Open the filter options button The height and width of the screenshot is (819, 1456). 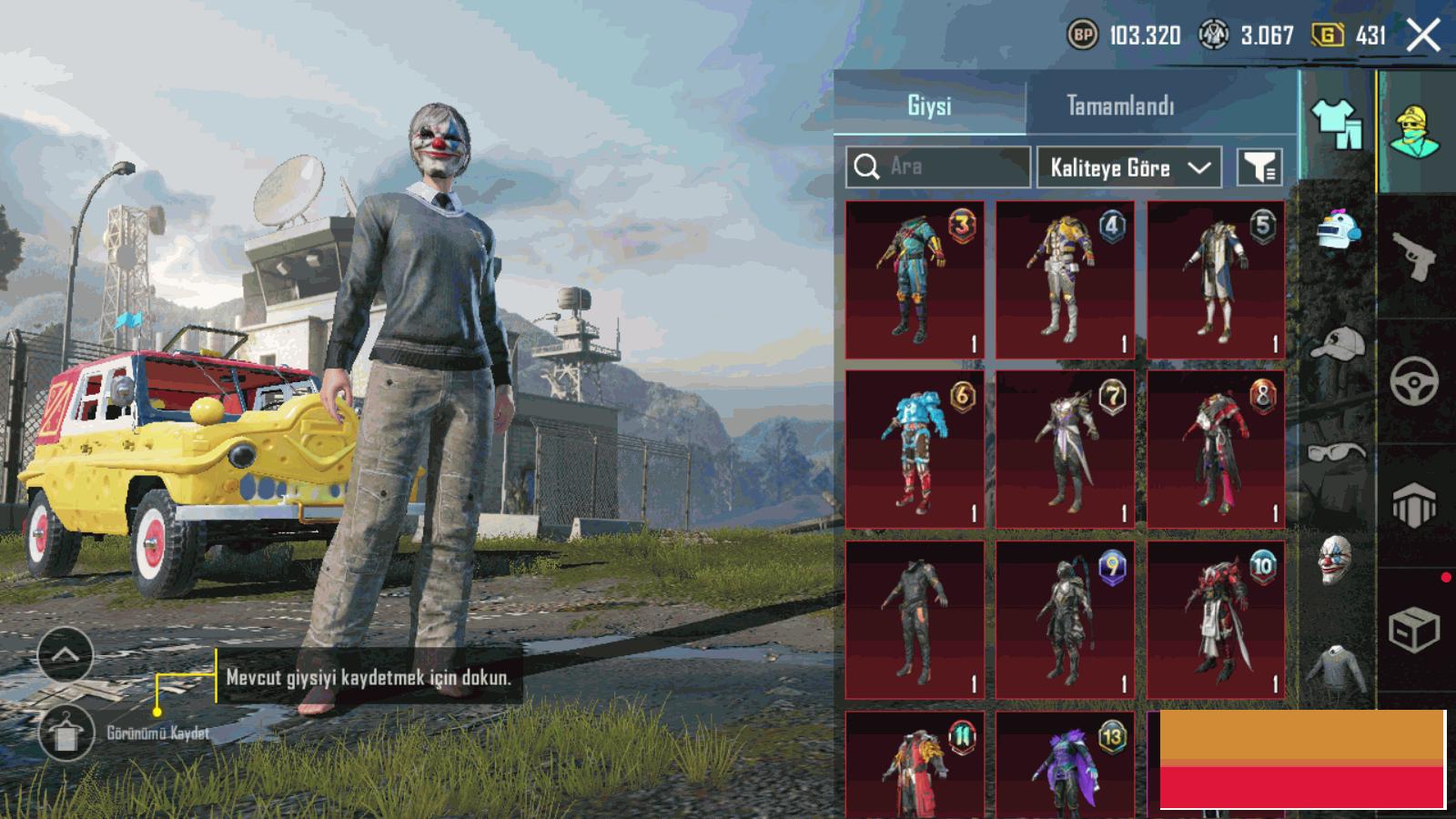point(1259,167)
